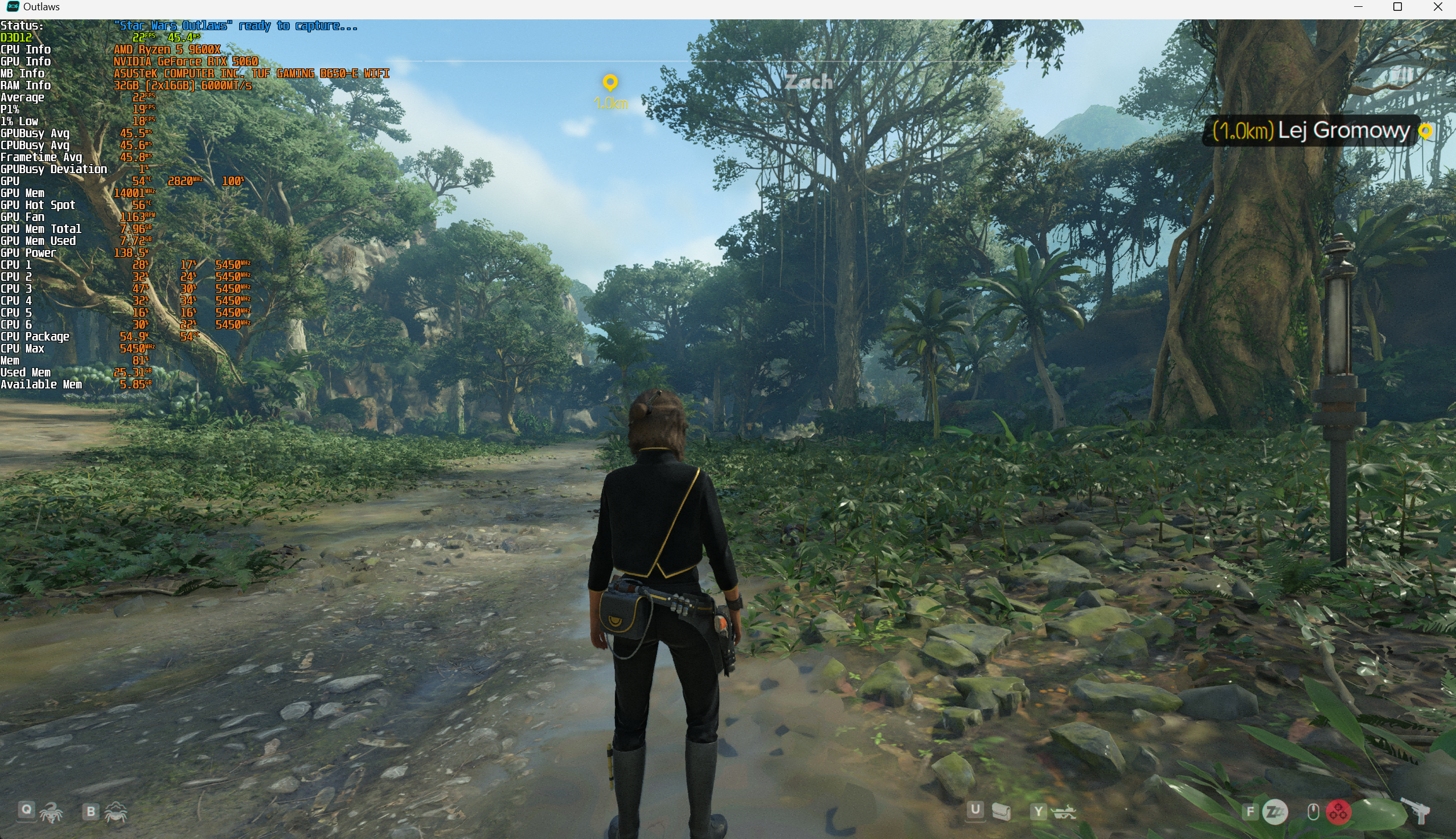1456x839 pixels.
Task: Call the speeder bike icon
Action: pos(1063,812)
